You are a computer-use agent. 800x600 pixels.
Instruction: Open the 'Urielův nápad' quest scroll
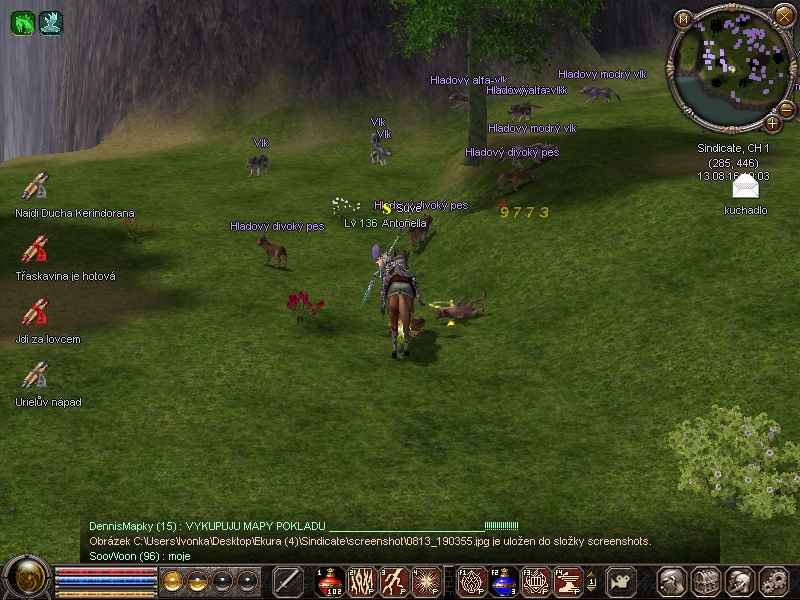36,375
